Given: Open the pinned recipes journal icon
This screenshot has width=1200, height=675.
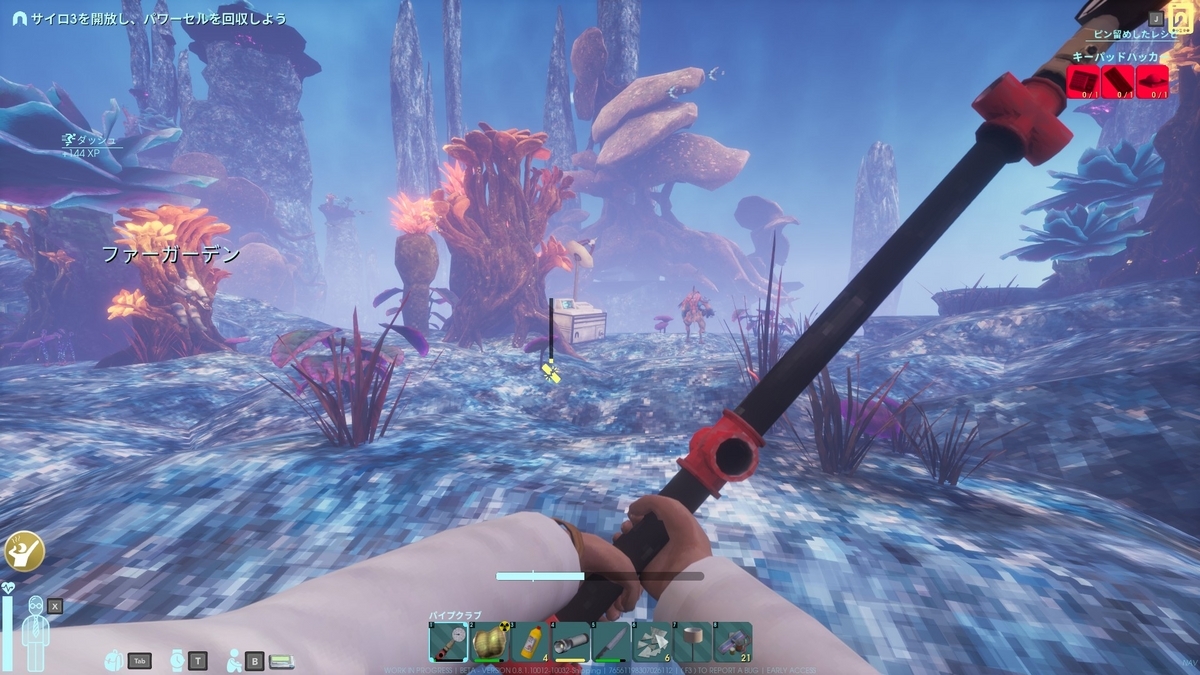Looking at the screenshot, I should pyautogui.click(x=1181, y=20).
